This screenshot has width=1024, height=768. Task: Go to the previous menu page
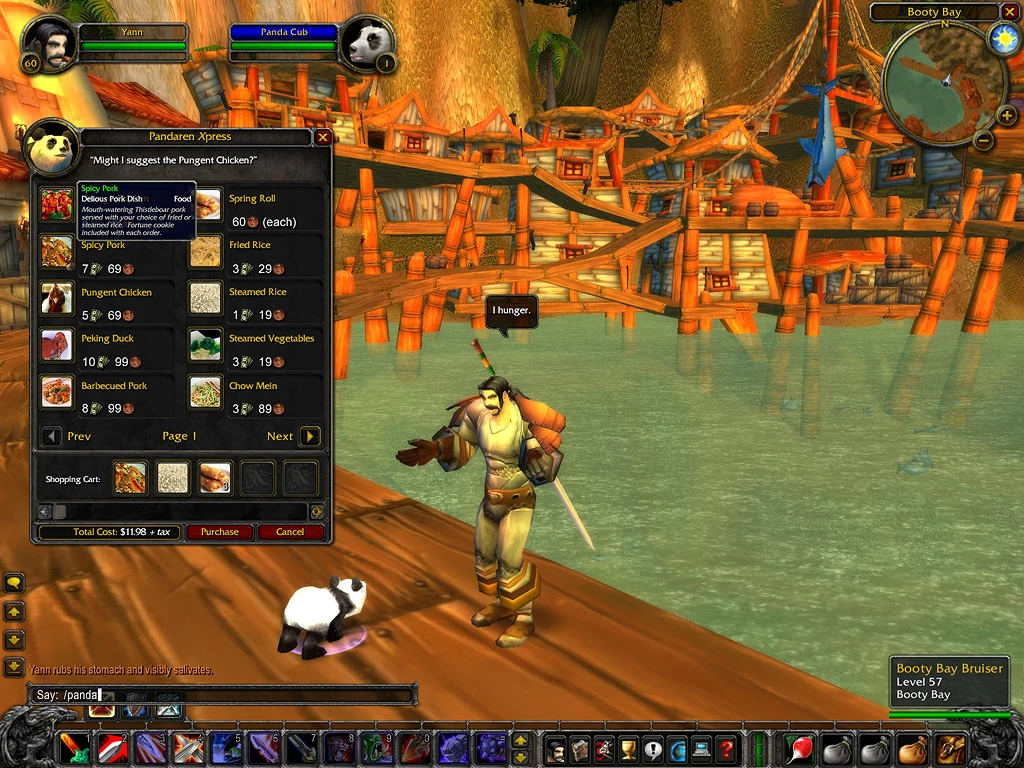(x=51, y=436)
